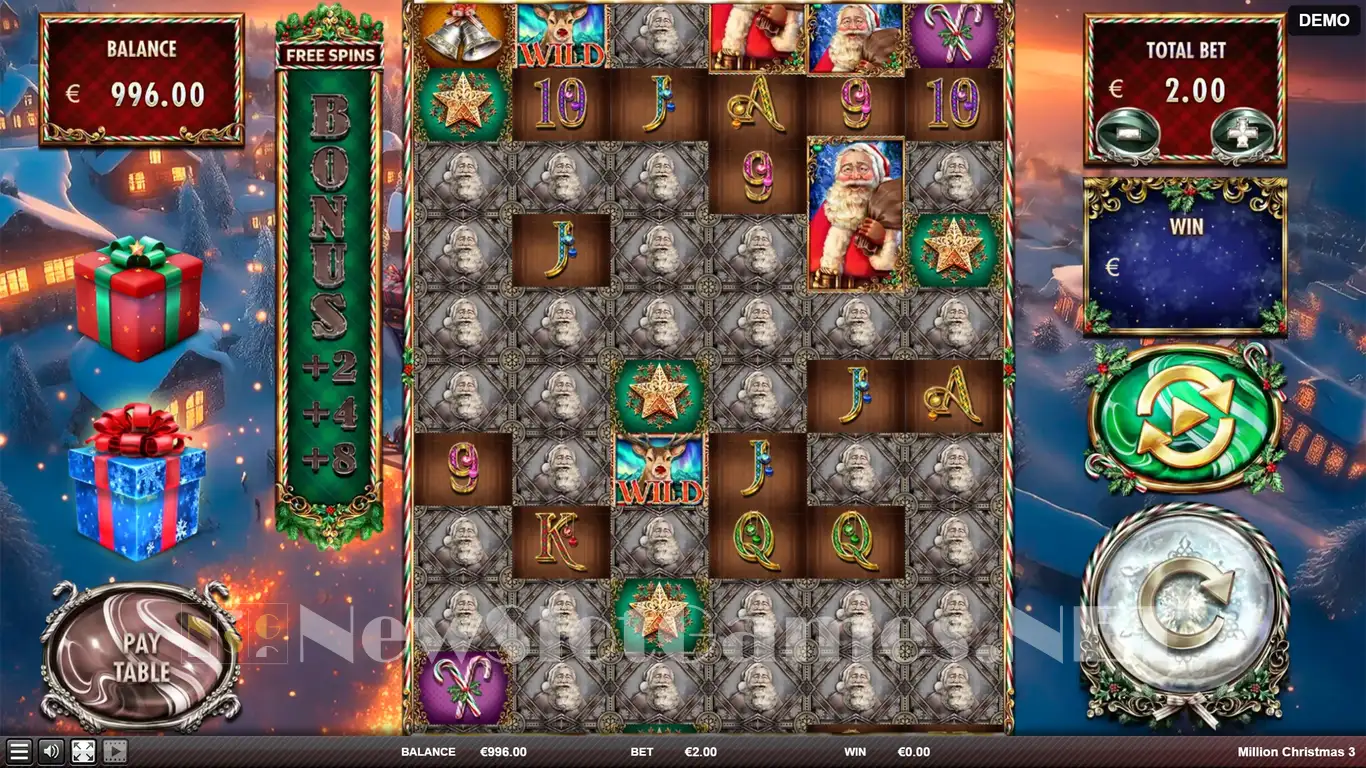
Task: Start autoplay with the green button
Action: [x=1184, y=419]
